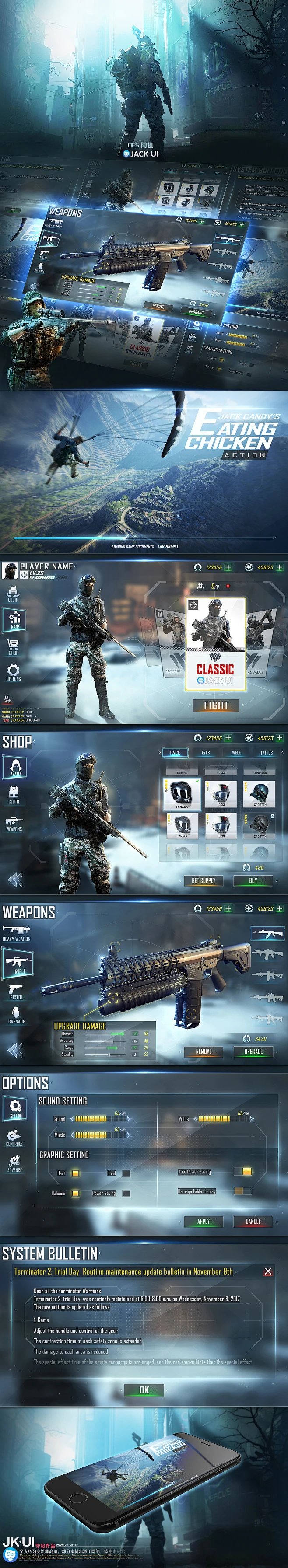Open the EQUIP menu in the lobby sidebar
This screenshot has width=288, height=1568.
tap(14, 593)
